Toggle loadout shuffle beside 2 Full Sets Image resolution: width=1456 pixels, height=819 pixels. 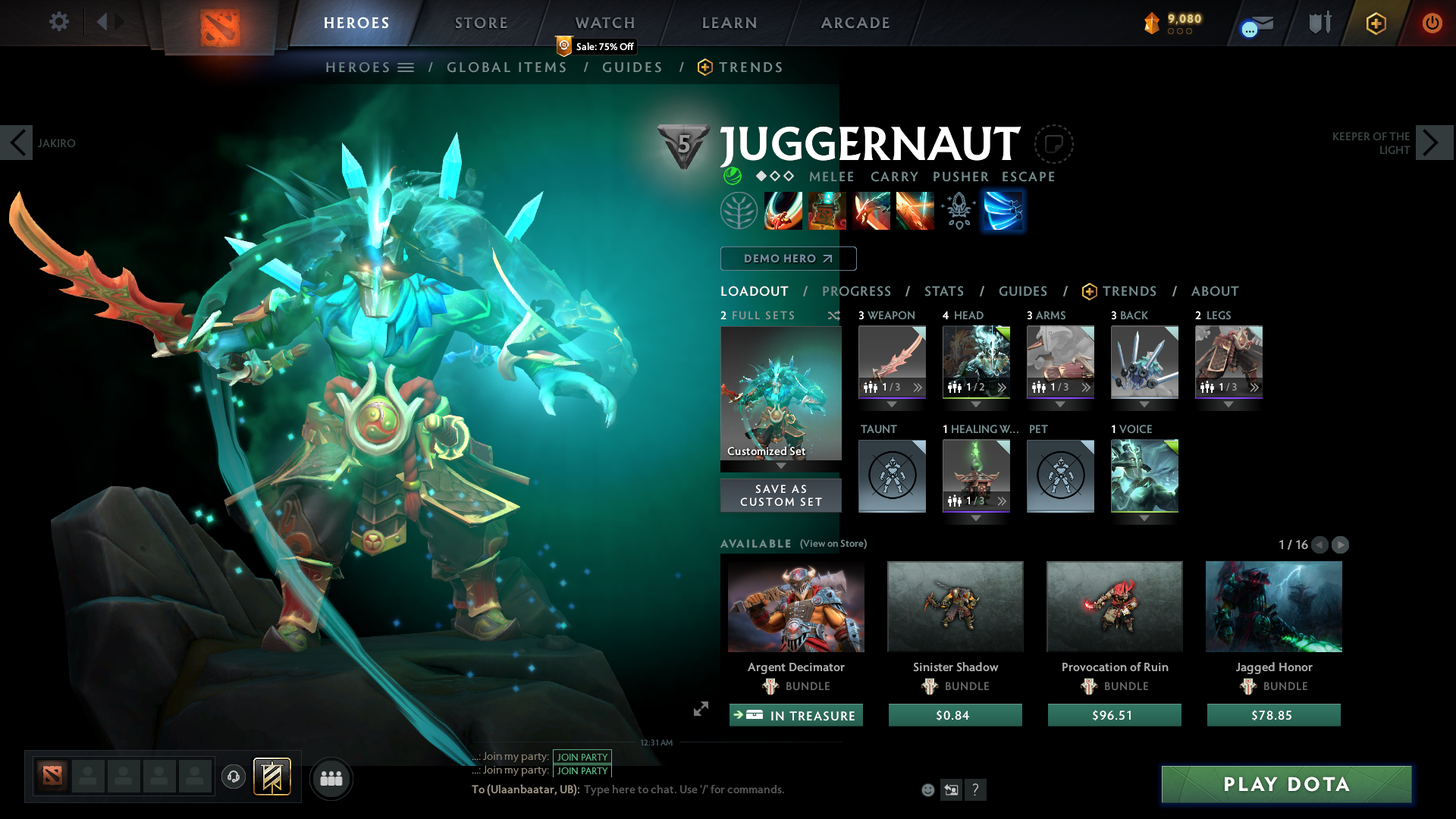[833, 315]
